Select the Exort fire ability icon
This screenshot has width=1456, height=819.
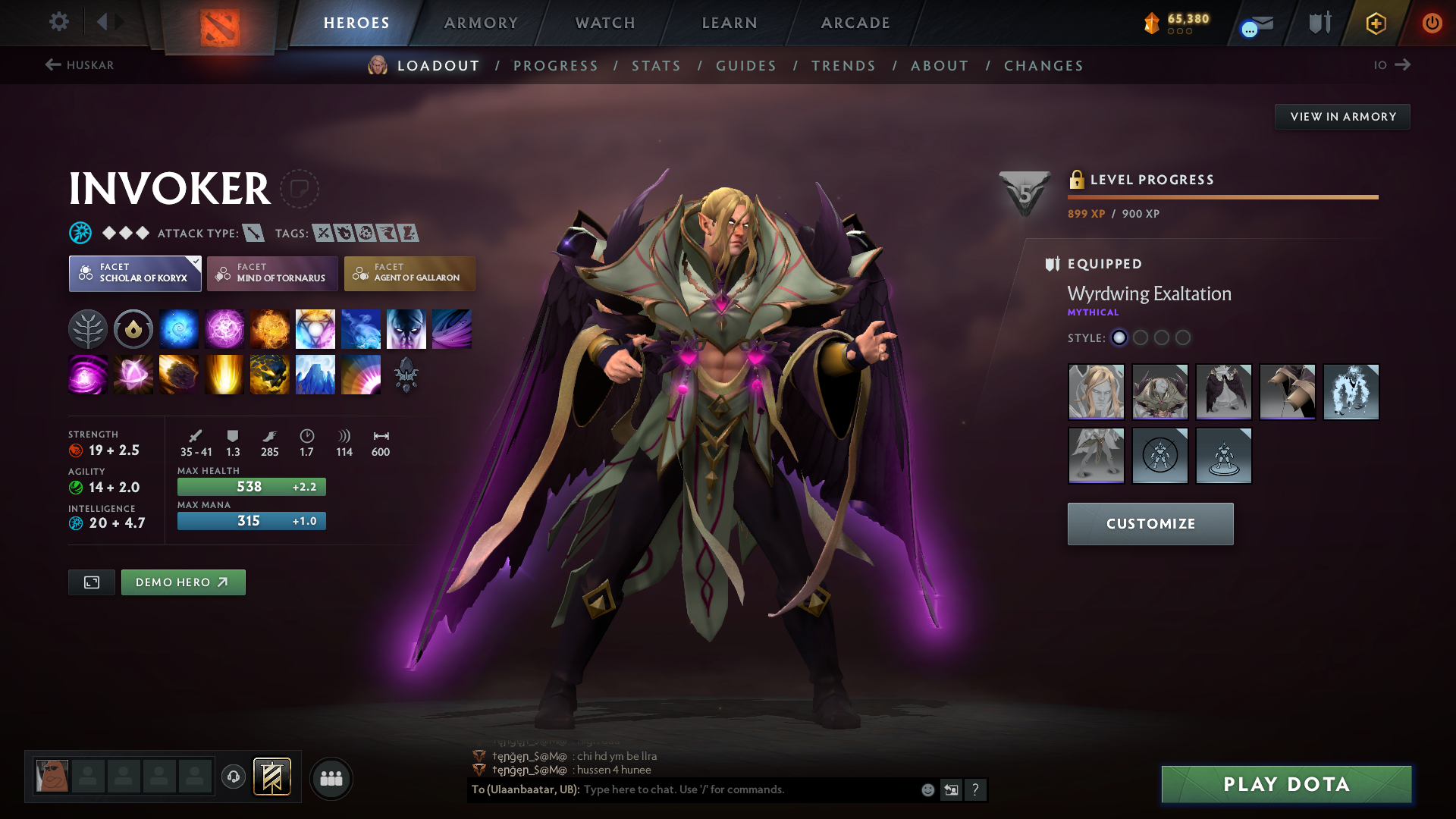(x=270, y=328)
